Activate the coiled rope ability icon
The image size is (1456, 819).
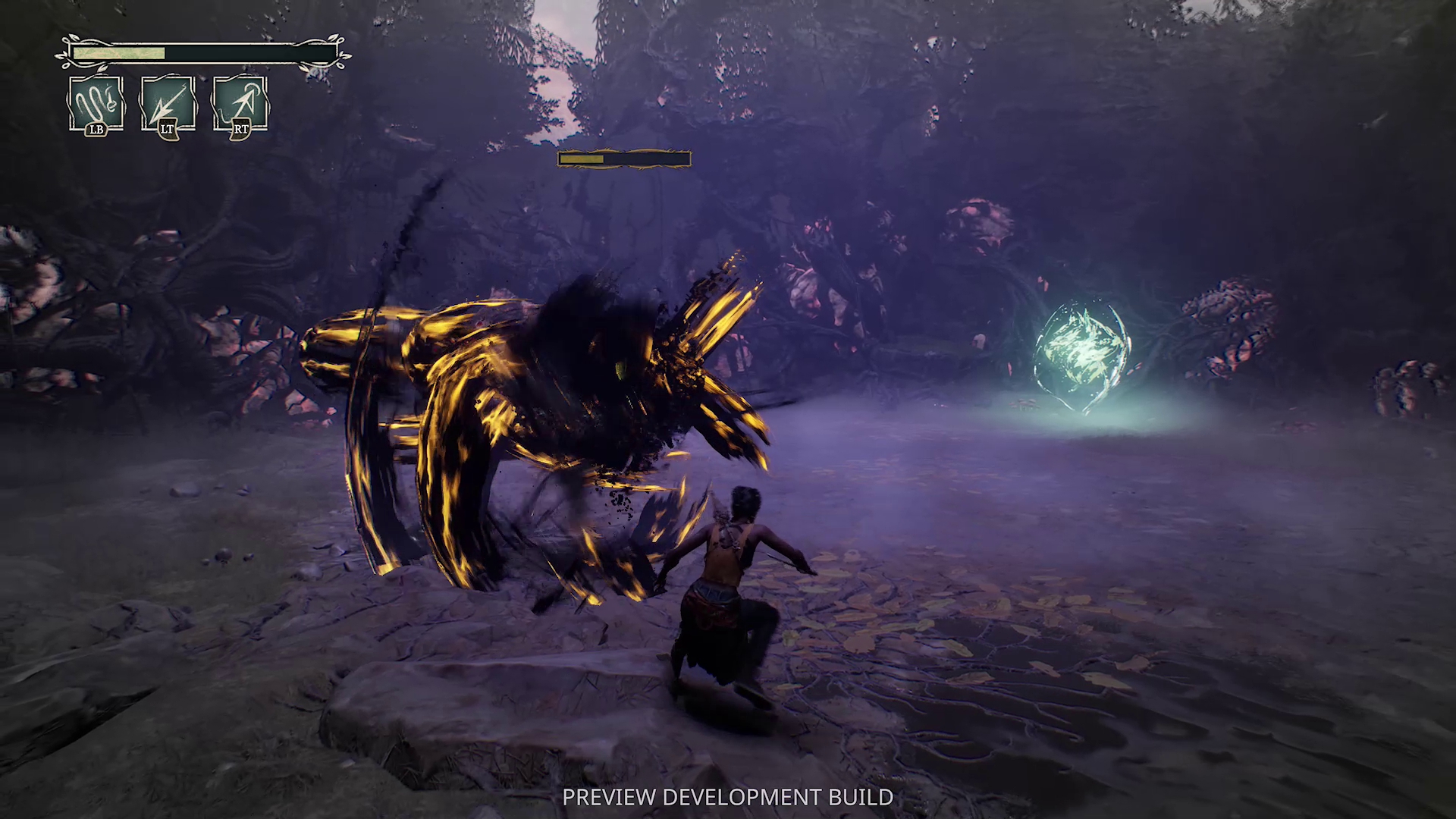pos(96,104)
